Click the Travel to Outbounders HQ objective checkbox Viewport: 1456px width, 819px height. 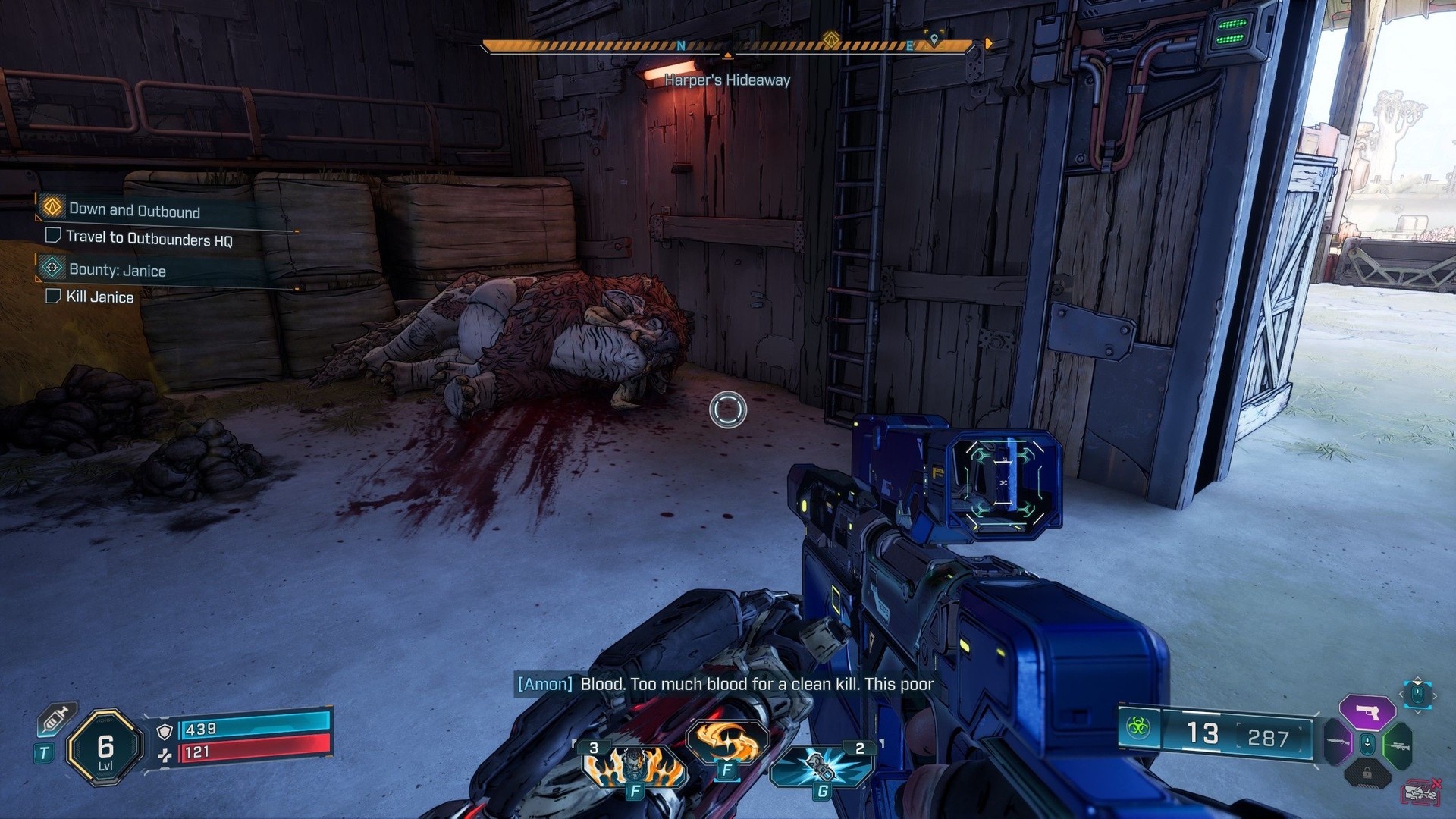point(53,235)
